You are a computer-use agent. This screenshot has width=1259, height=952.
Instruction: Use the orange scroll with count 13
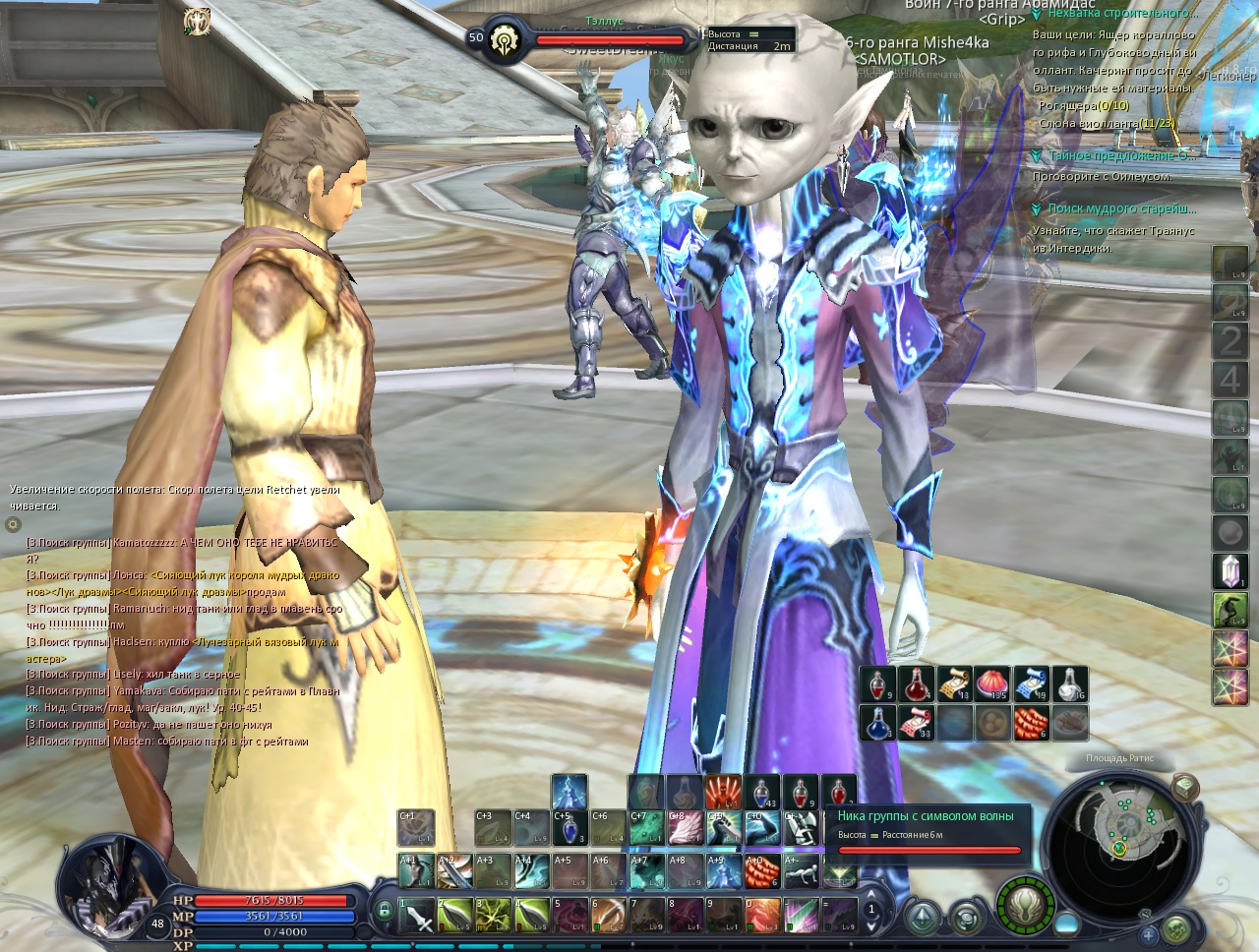click(x=954, y=684)
